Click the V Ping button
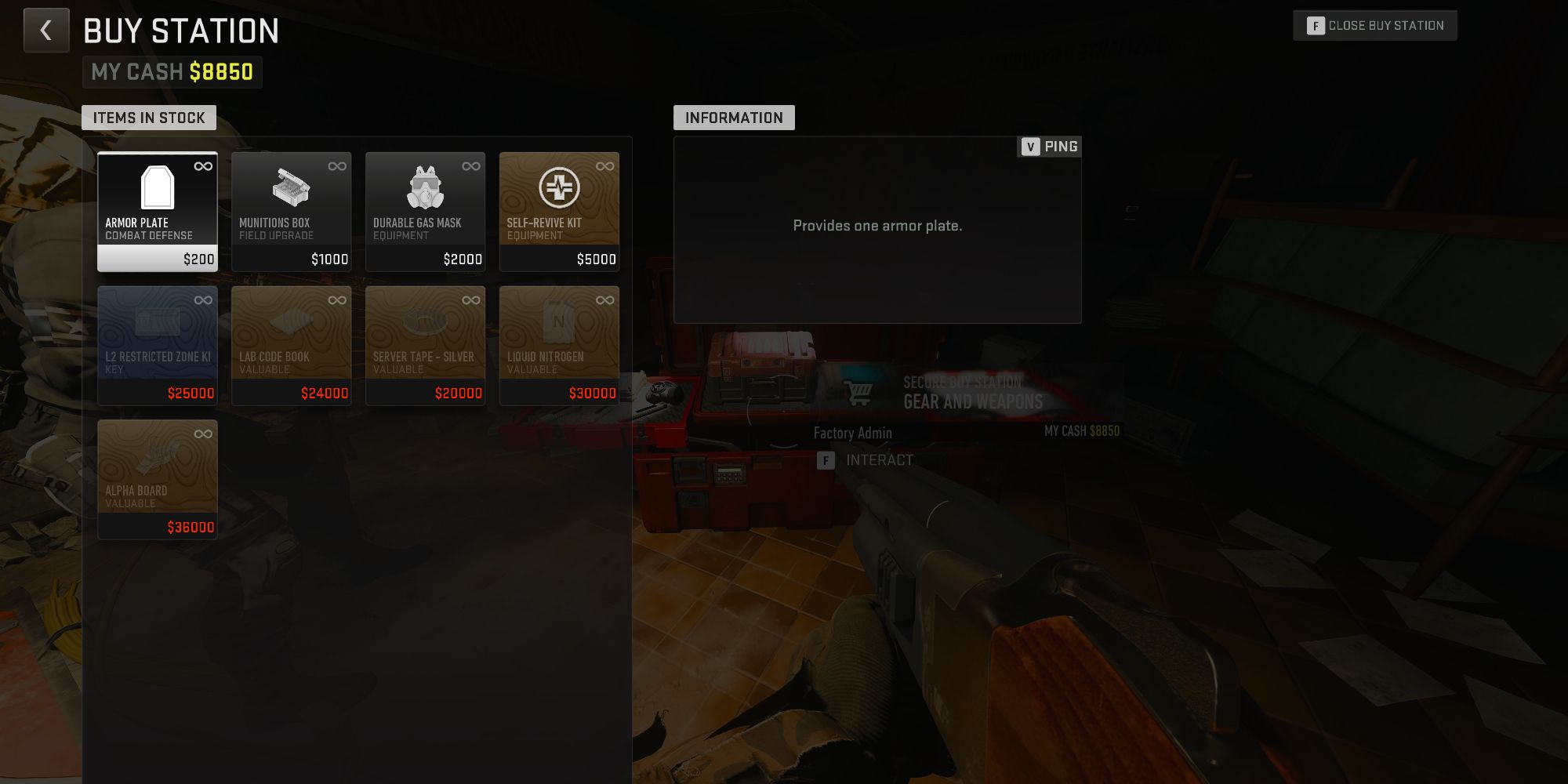This screenshot has height=784, width=1568. (x=1048, y=146)
